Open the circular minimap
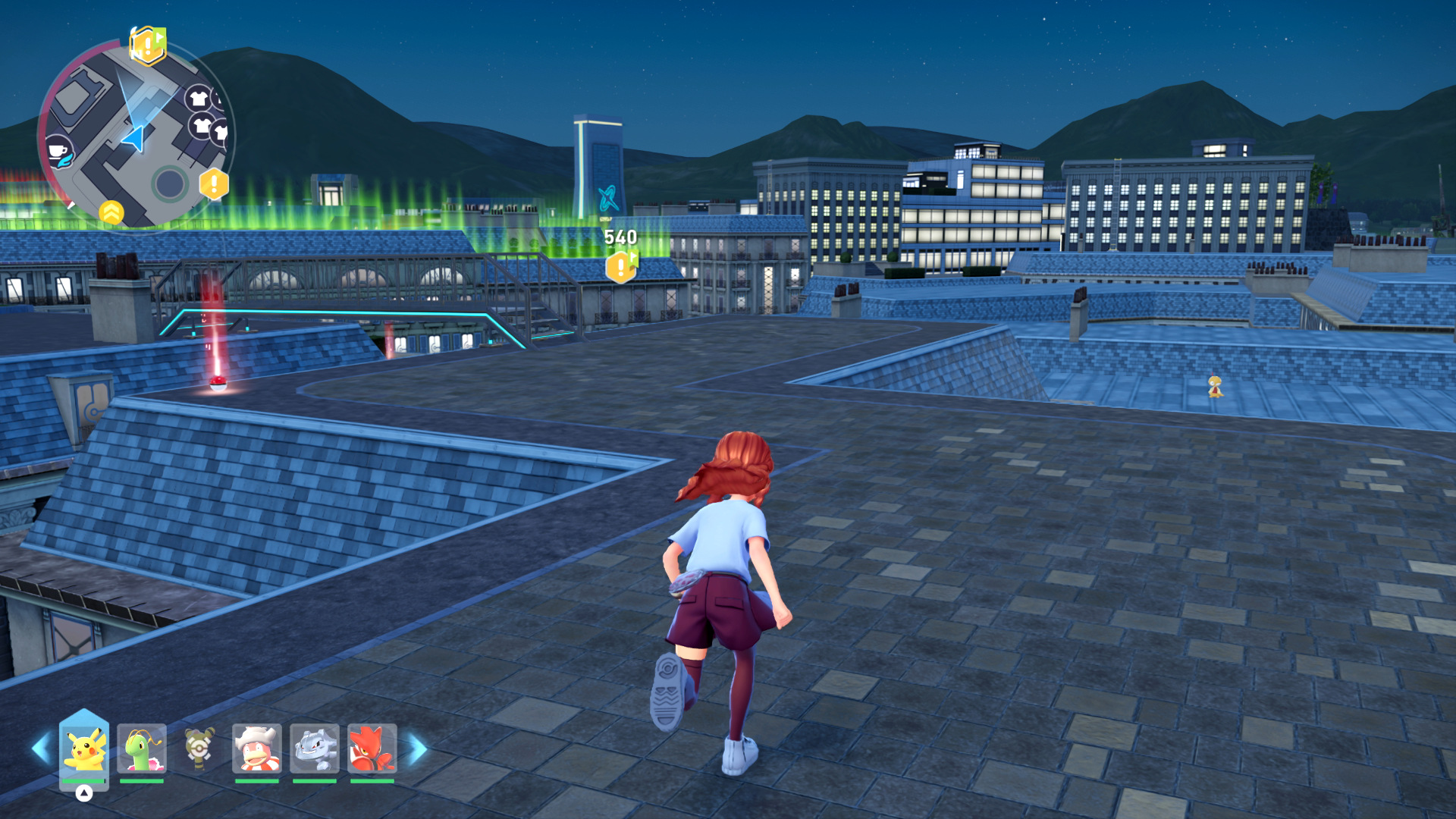Viewport: 1456px width, 819px height. (x=136, y=136)
